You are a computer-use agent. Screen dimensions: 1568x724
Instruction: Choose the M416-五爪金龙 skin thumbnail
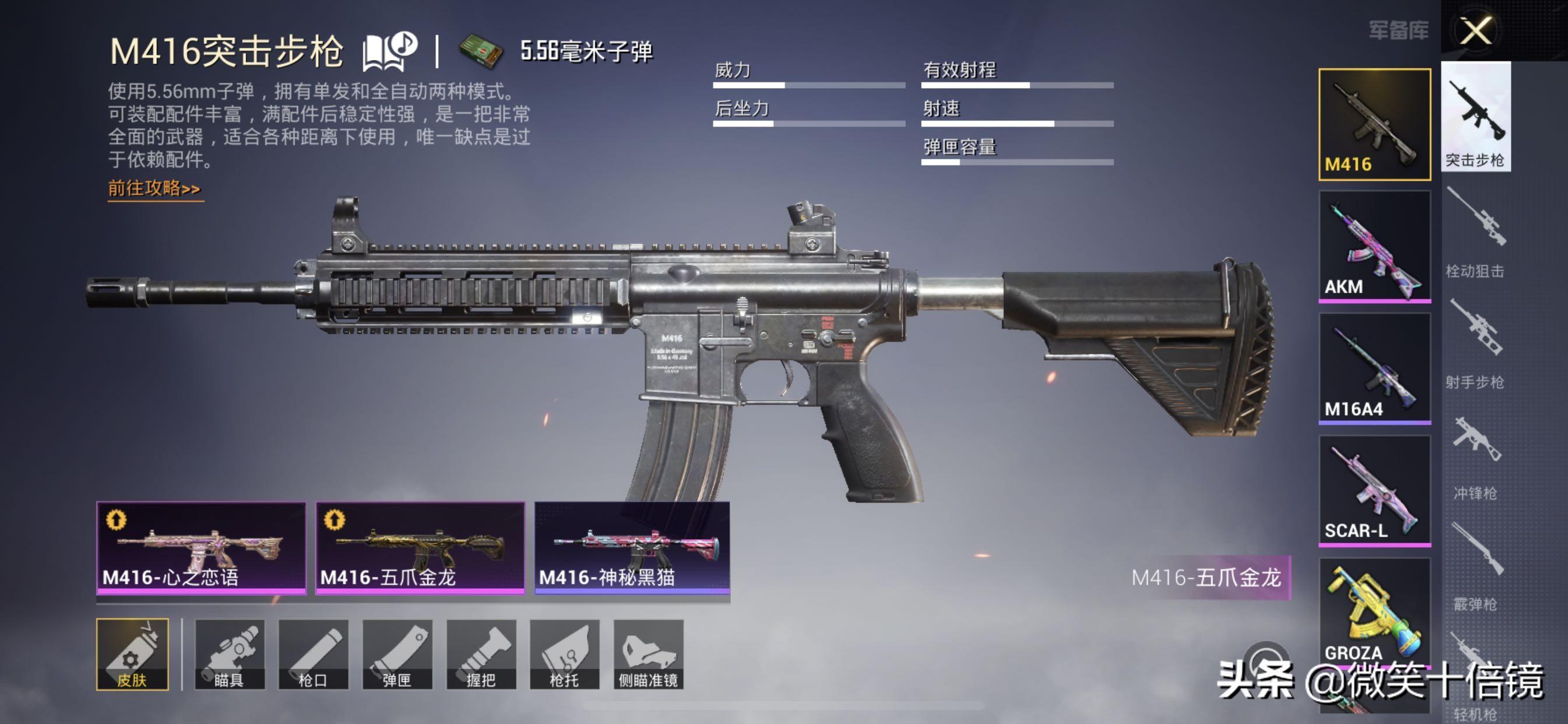point(420,546)
